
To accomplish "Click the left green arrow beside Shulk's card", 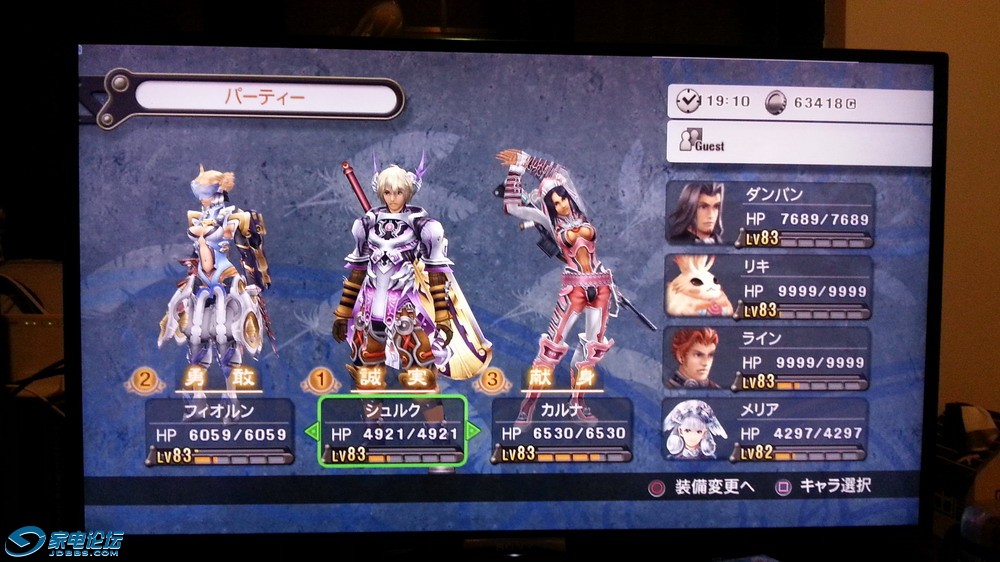I will click(311, 432).
